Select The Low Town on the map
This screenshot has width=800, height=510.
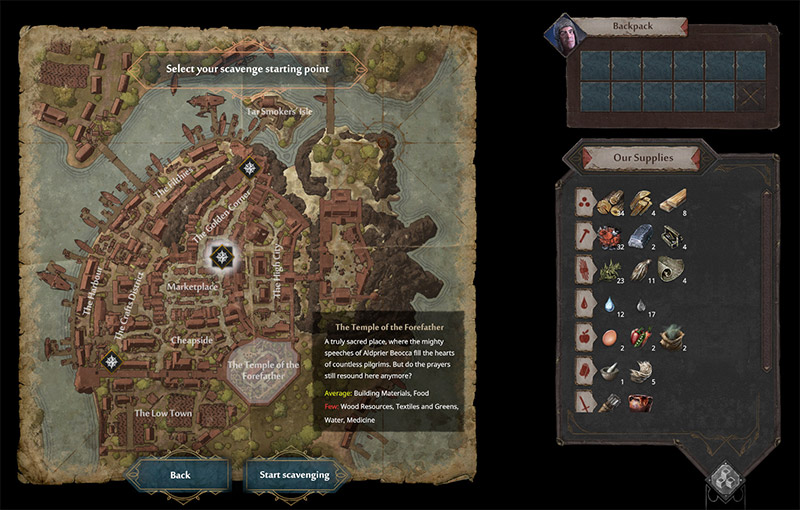point(164,413)
